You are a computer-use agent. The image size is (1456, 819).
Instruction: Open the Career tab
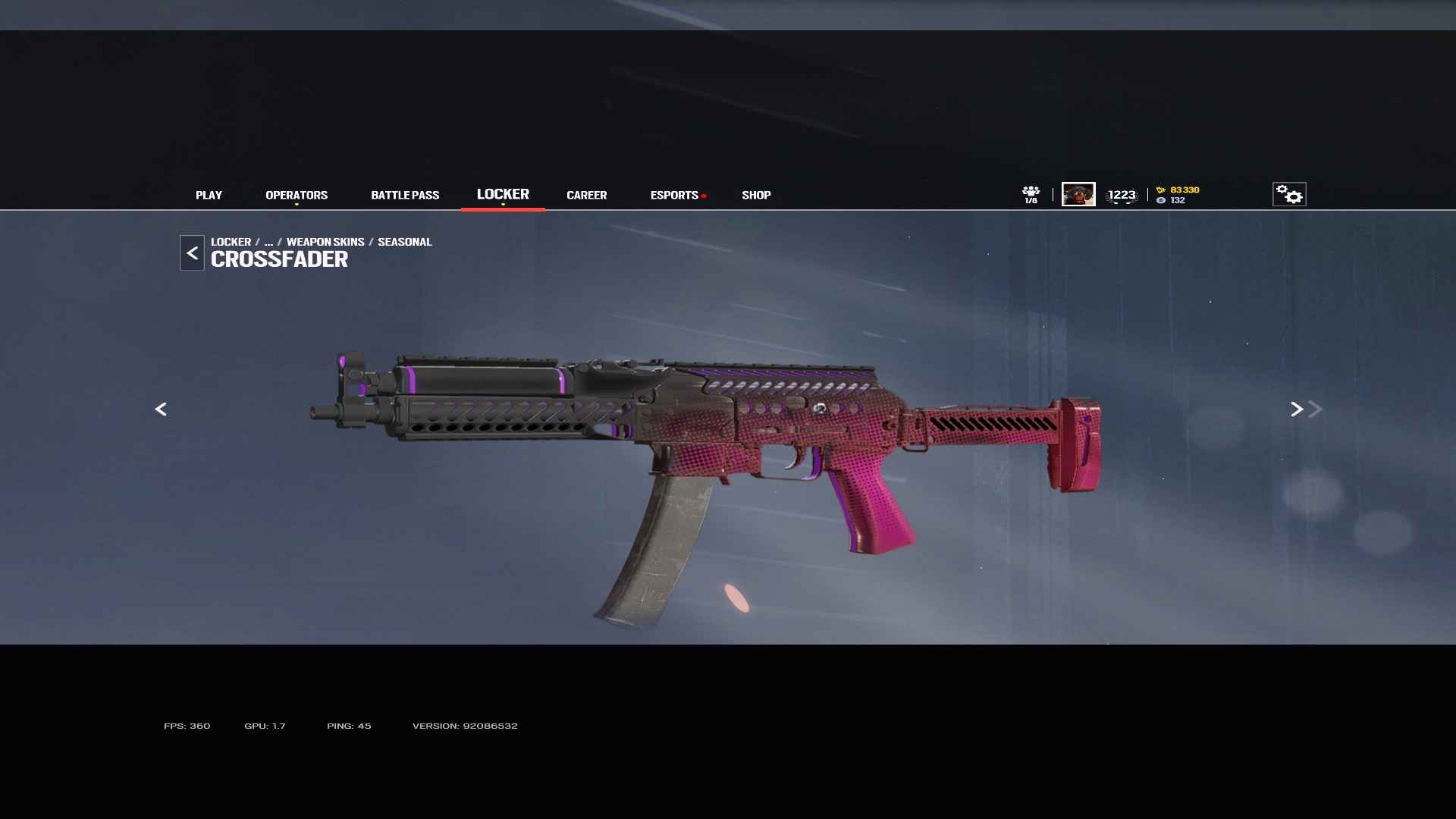click(586, 195)
